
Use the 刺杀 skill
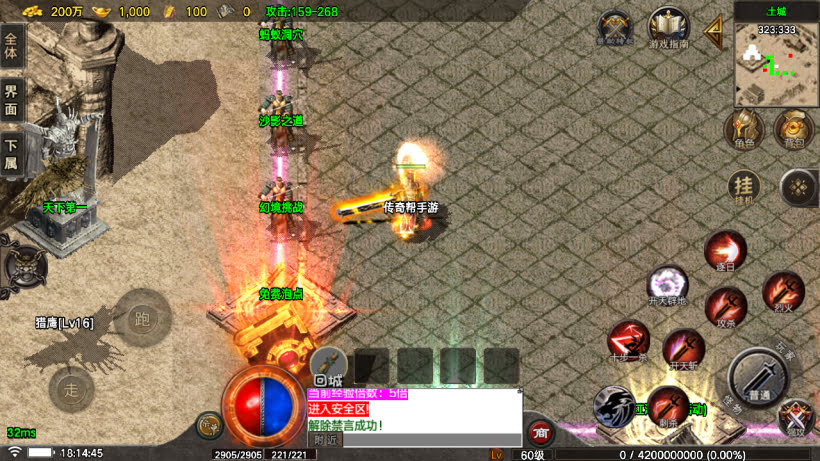click(669, 406)
